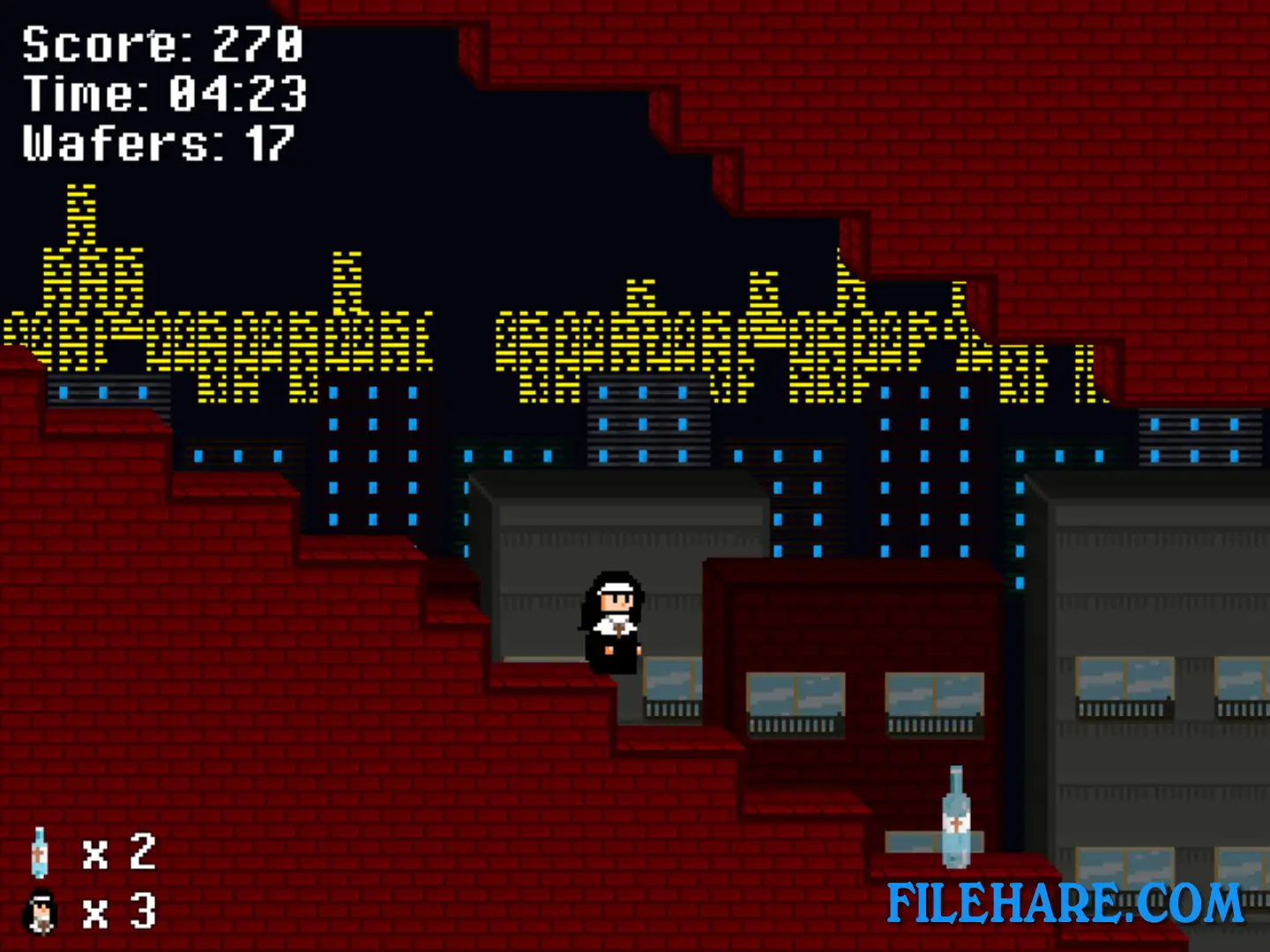This screenshot has height=952, width=1270.
Task: Click the Score: 270 display
Action: coord(161,44)
